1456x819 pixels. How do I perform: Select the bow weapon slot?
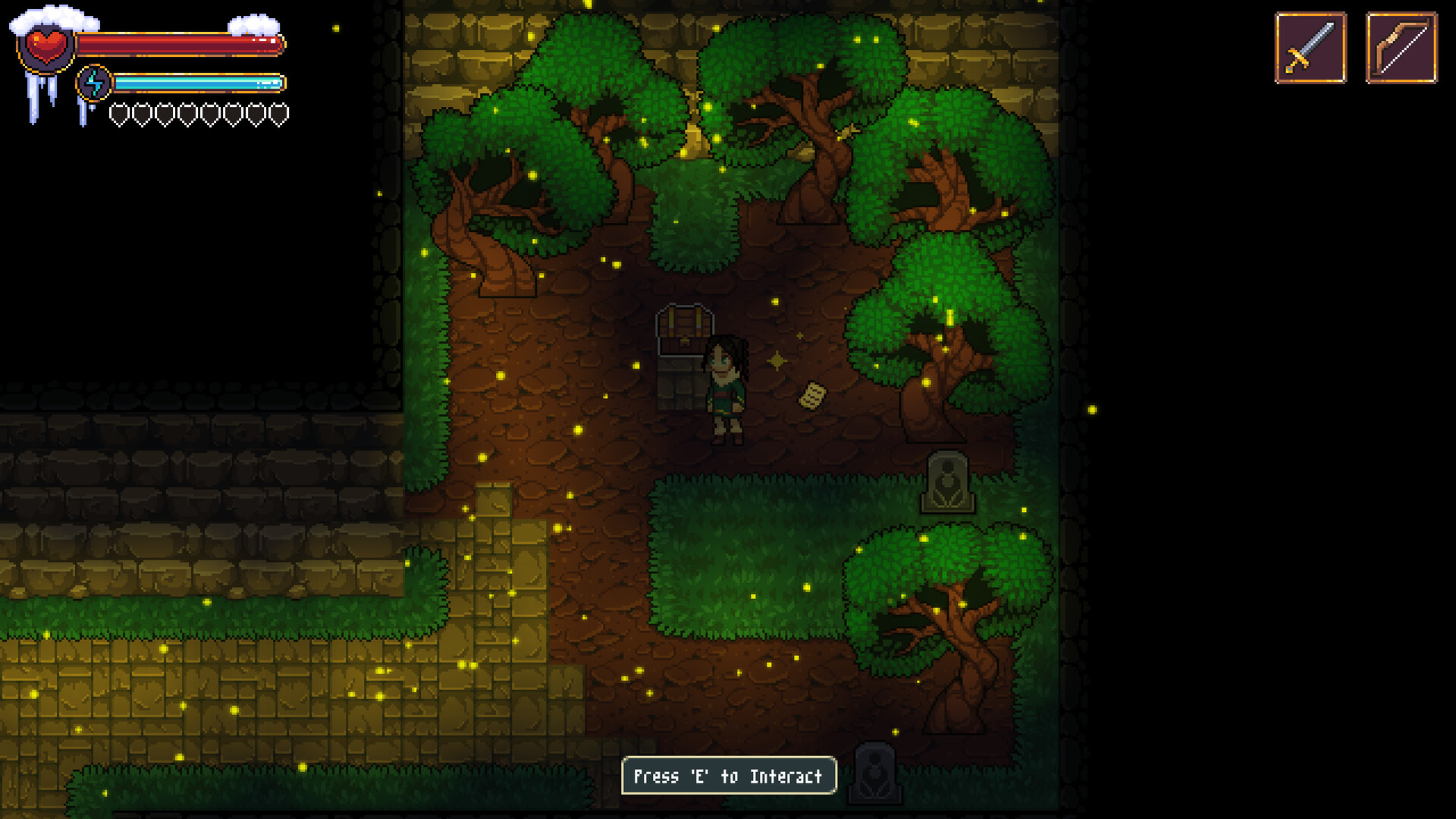point(1402,46)
